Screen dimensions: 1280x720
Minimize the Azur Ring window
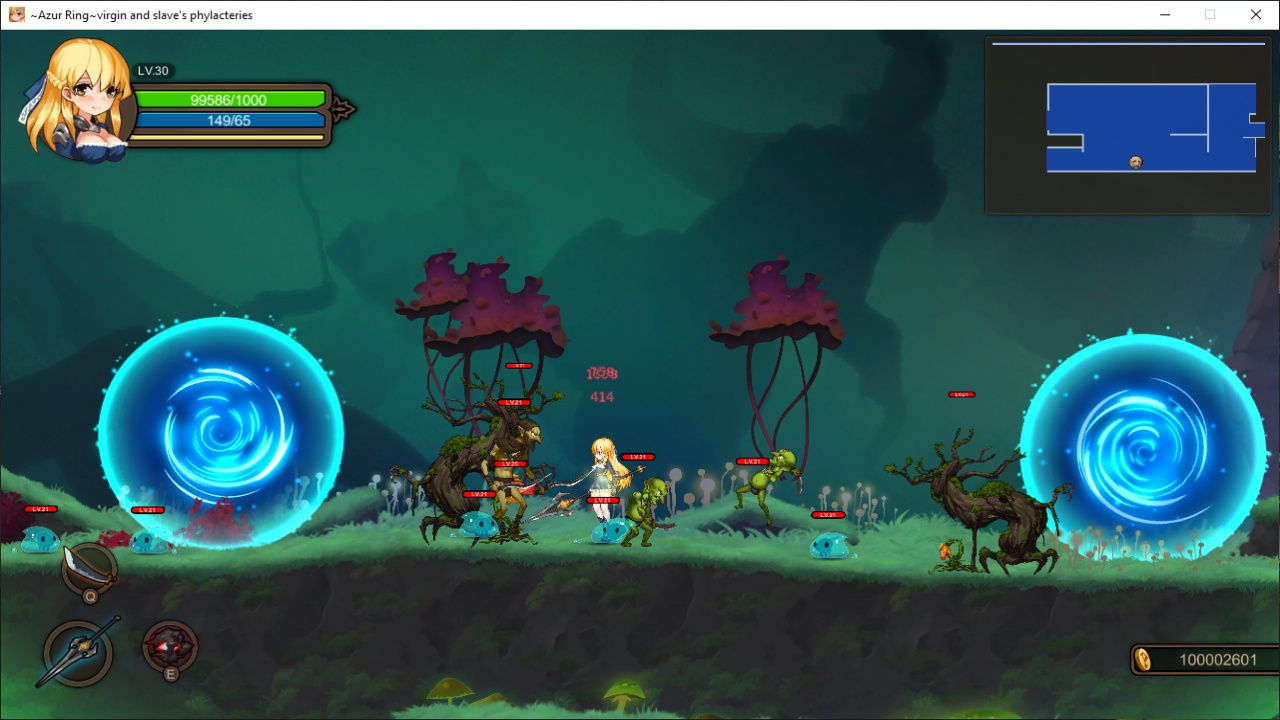pyautogui.click(x=1165, y=15)
